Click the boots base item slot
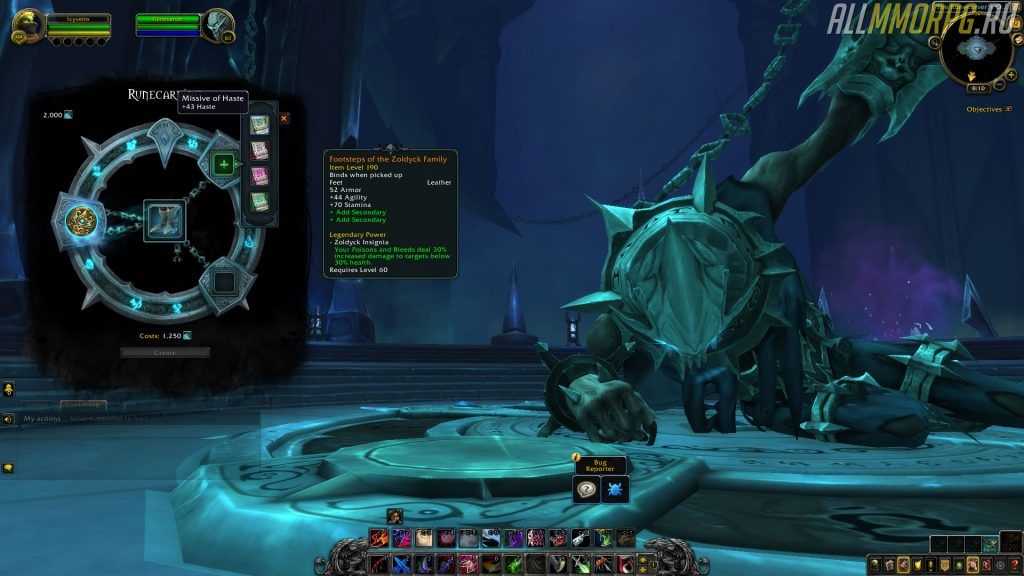Image resolution: width=1024 pixels, height=576 pixels. 161,220
